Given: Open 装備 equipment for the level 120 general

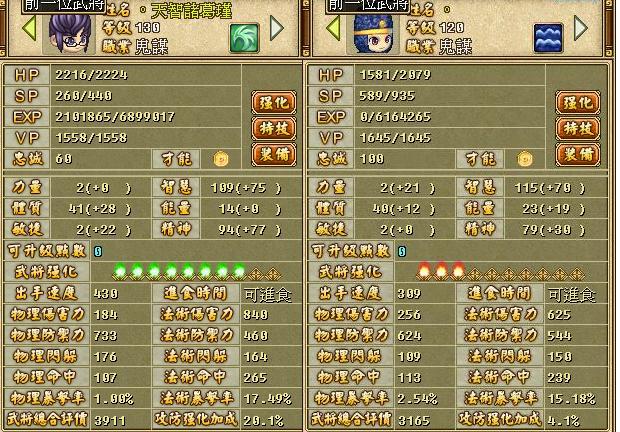Looking at the screenshot, I should click(577, 155).
